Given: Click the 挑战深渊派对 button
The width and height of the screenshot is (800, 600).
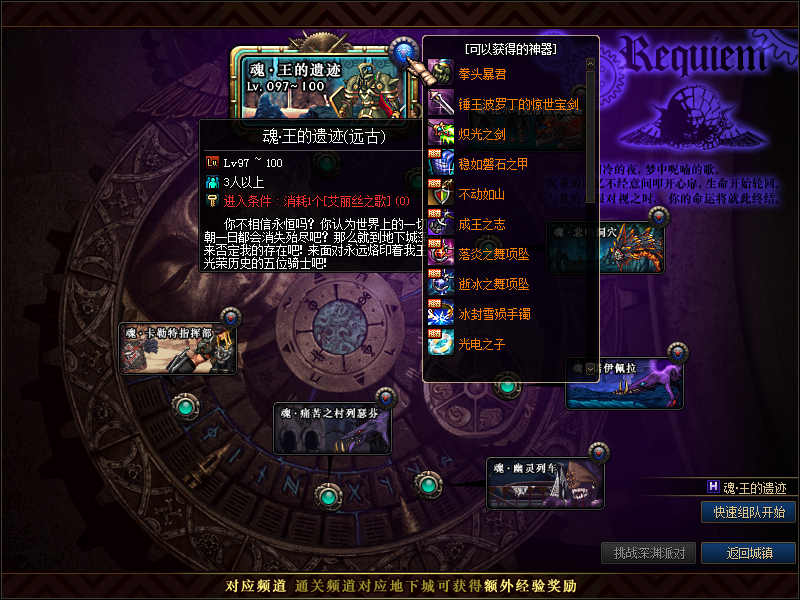Looking at the screenshot, I should (649, 553).
